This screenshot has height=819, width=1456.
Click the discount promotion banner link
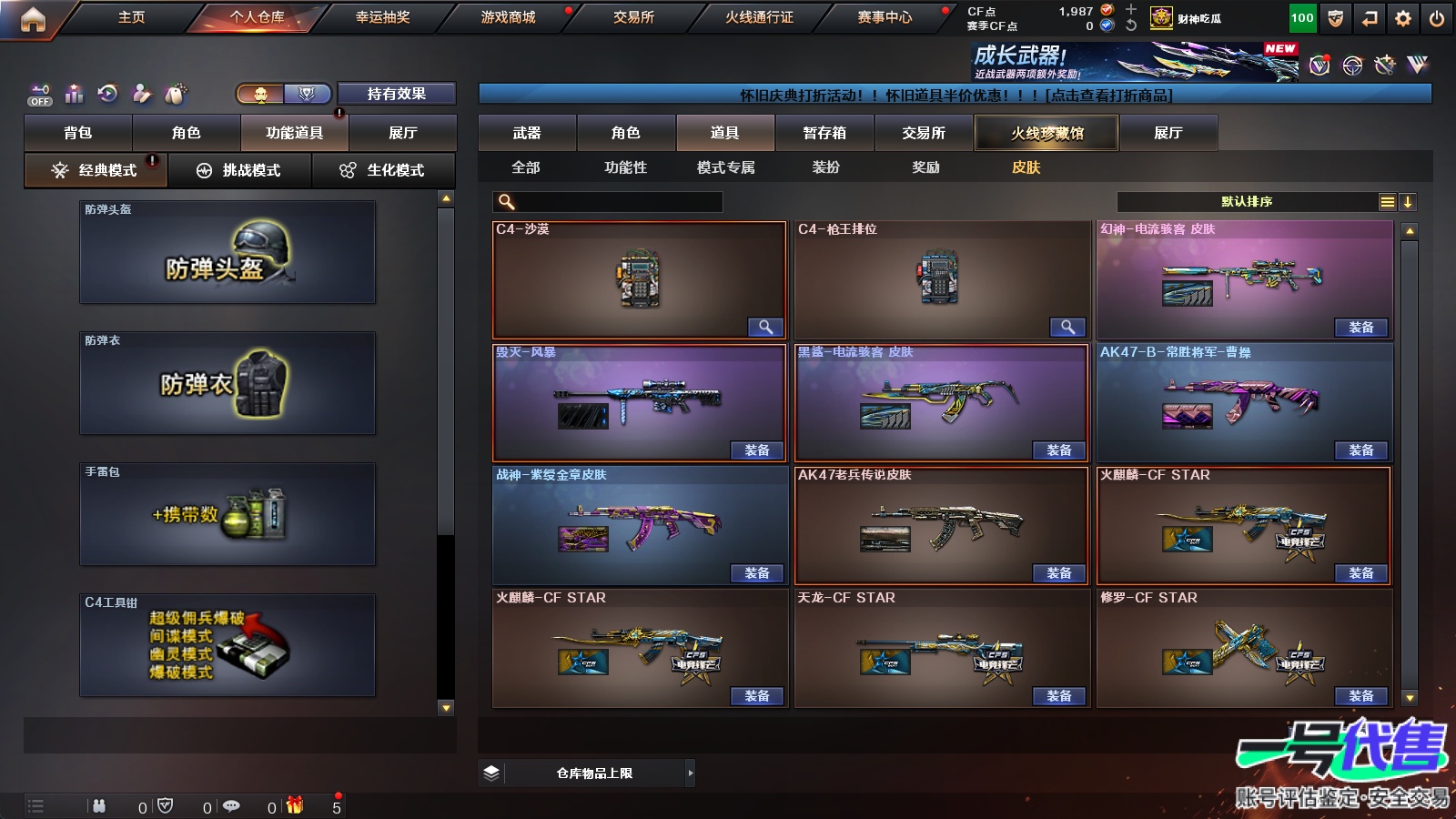click(x=955, y=95)
